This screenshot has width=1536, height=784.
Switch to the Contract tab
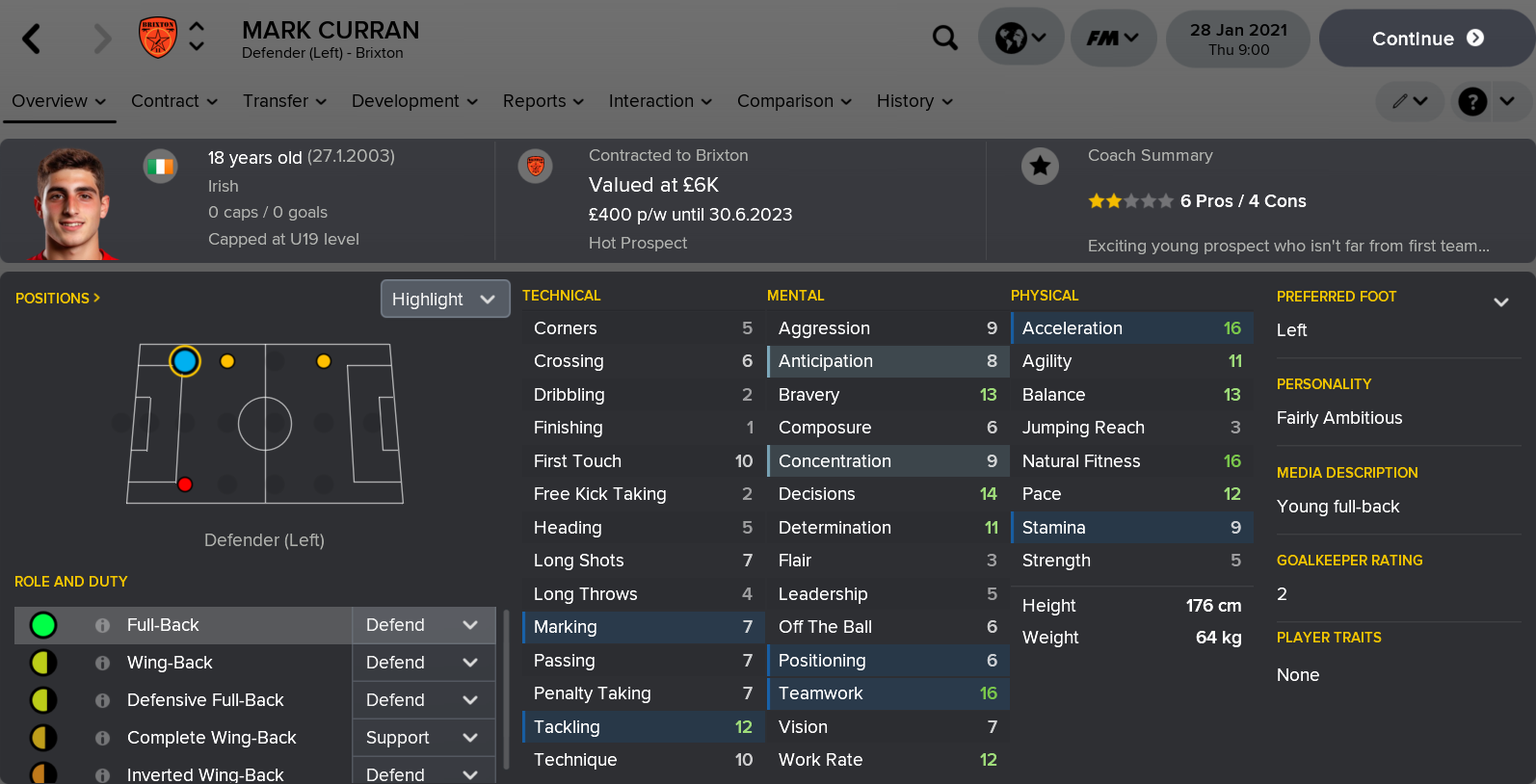[x=166, y=101]
